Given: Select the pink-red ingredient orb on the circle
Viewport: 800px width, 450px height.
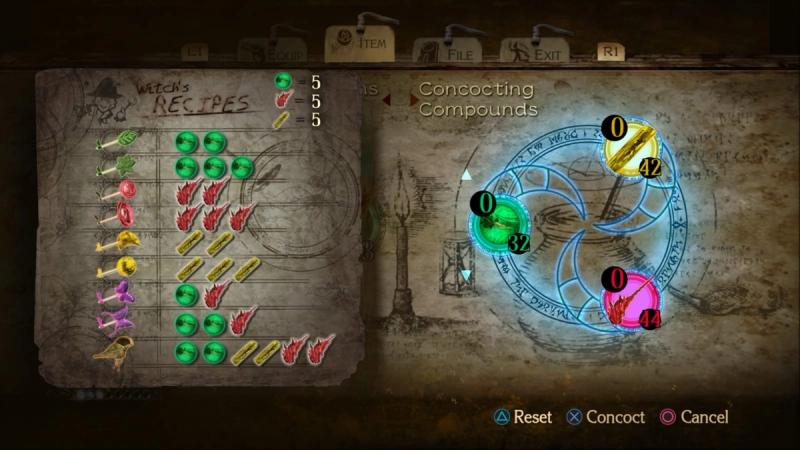Looking at the screenshot, I should coord(632,297).
